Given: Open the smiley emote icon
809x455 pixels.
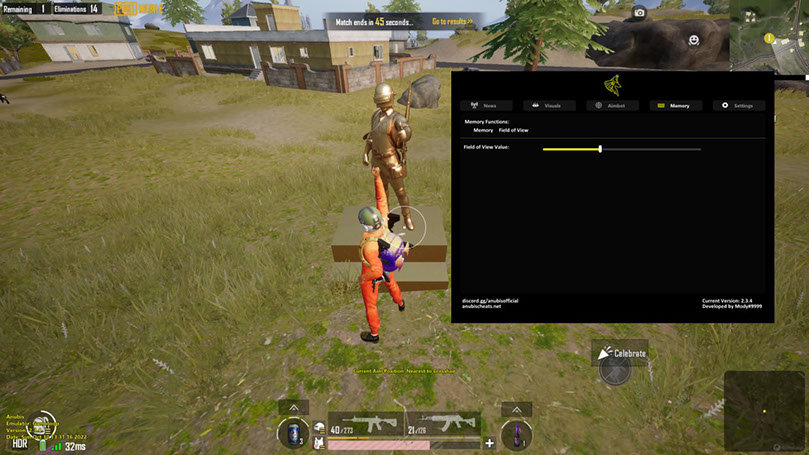Looking at the screenshot, I should click(693, 40).
